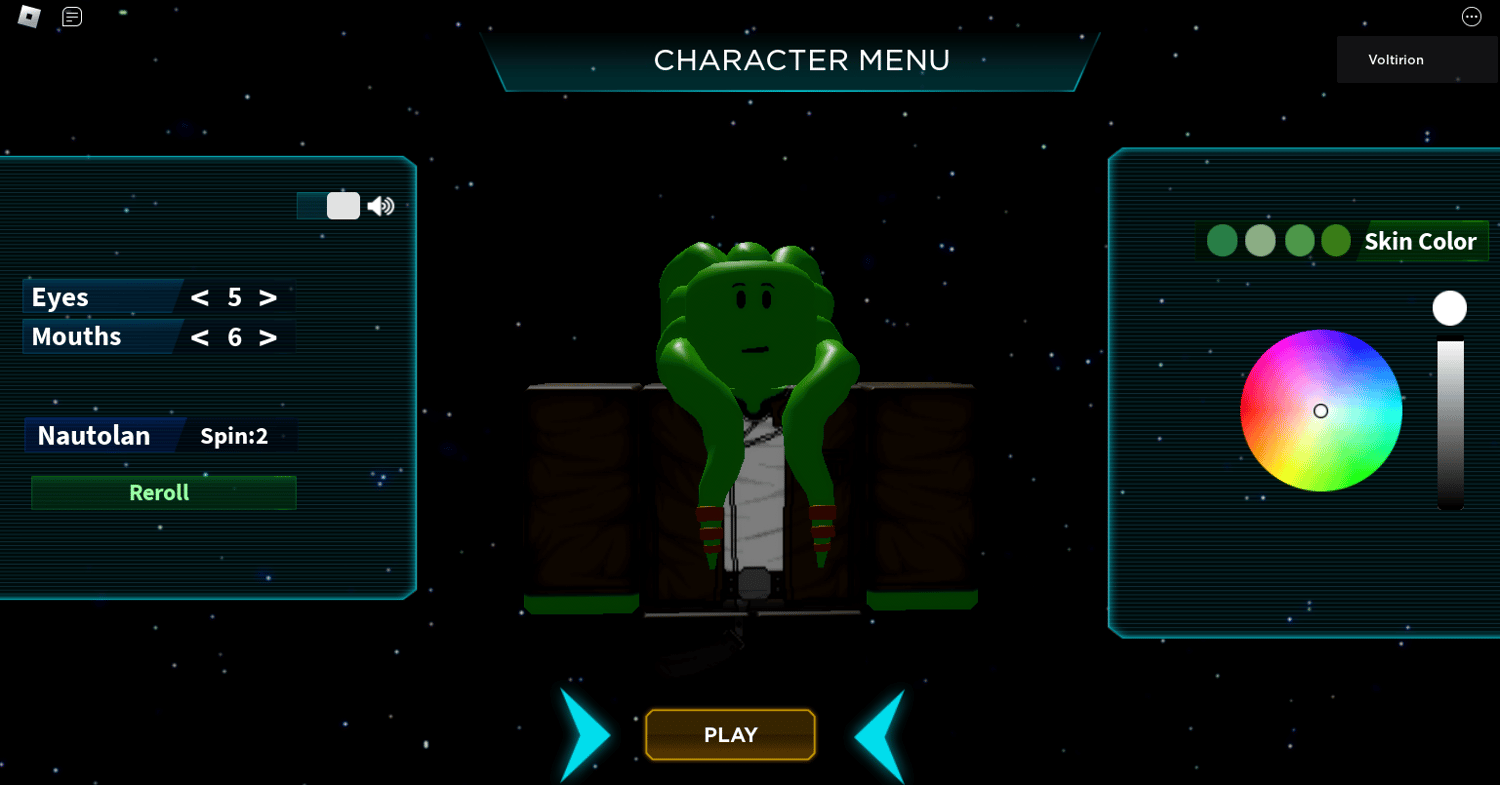This screenshot has width=1500, height=785.
Task: Open the Roblox chat icon
Action: [72, 16]
